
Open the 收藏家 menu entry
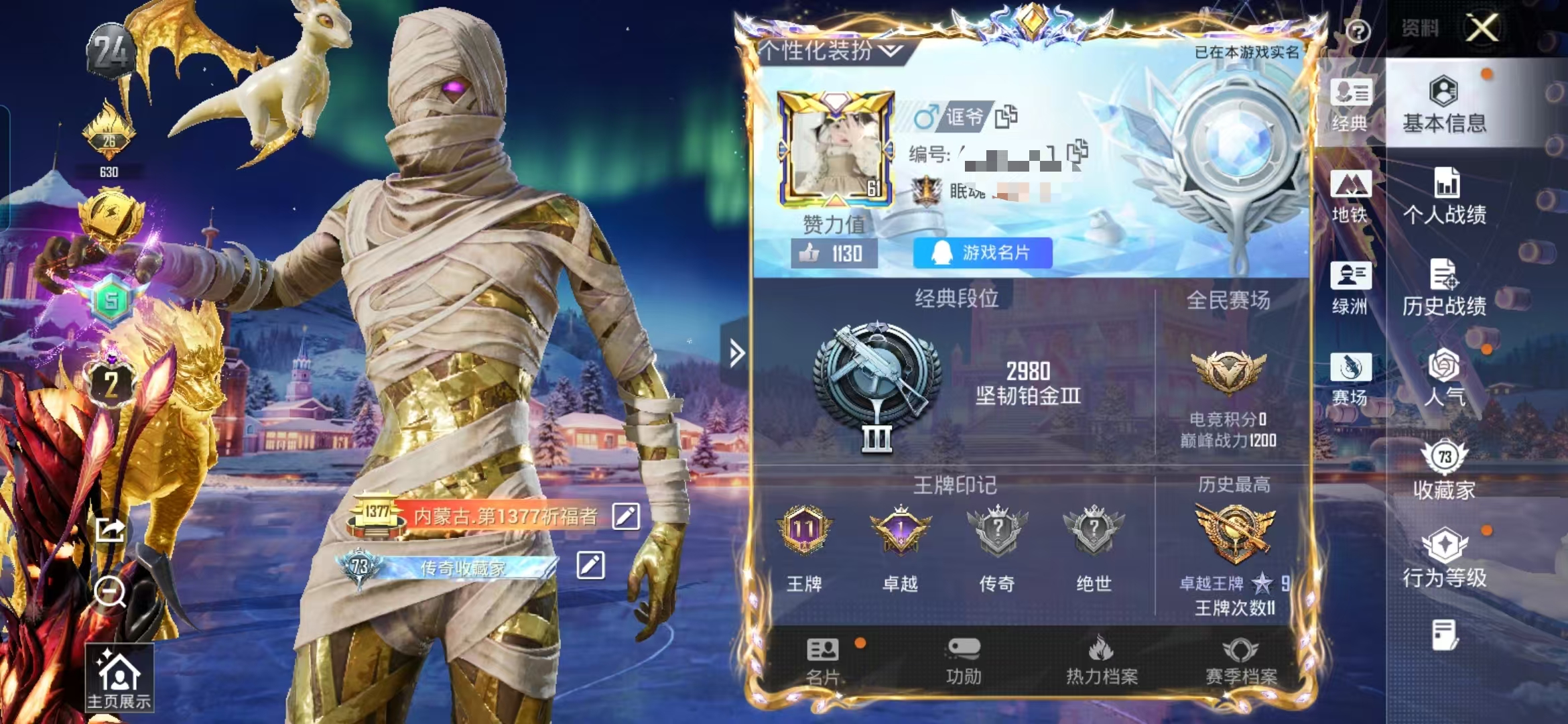click(1445, 471)
